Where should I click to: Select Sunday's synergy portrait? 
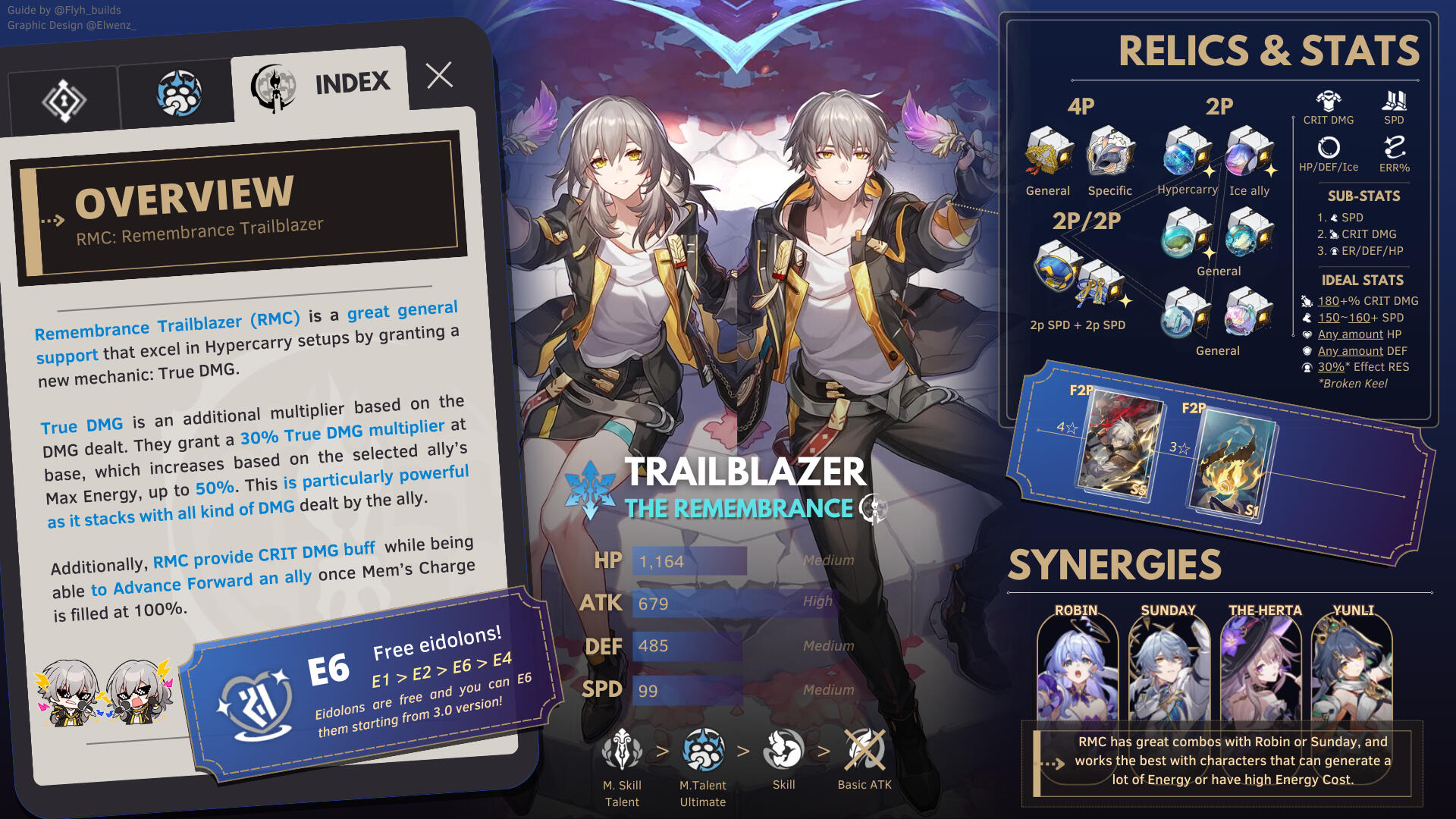1168,669
